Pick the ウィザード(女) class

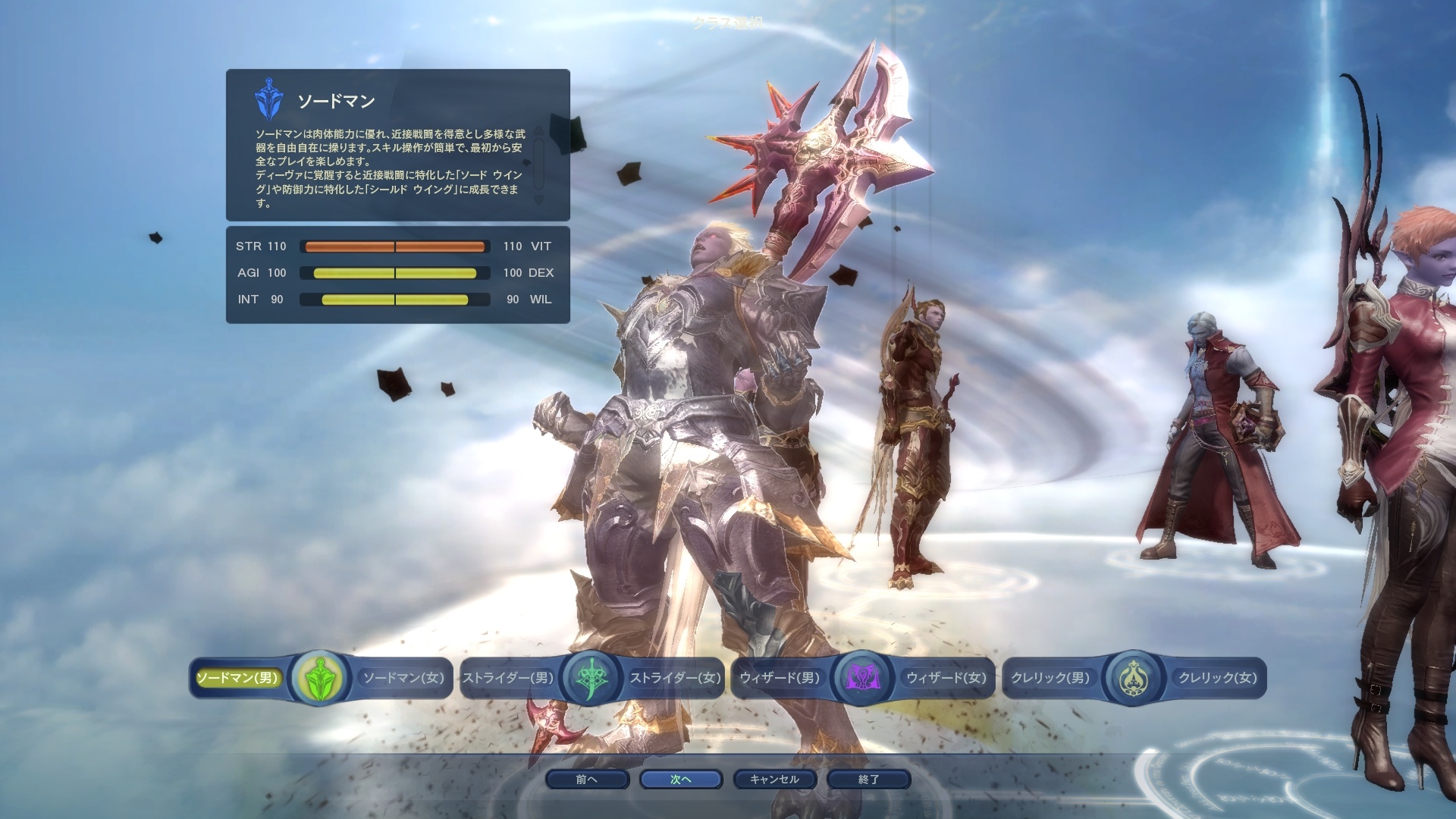click(x=946, y=678)
